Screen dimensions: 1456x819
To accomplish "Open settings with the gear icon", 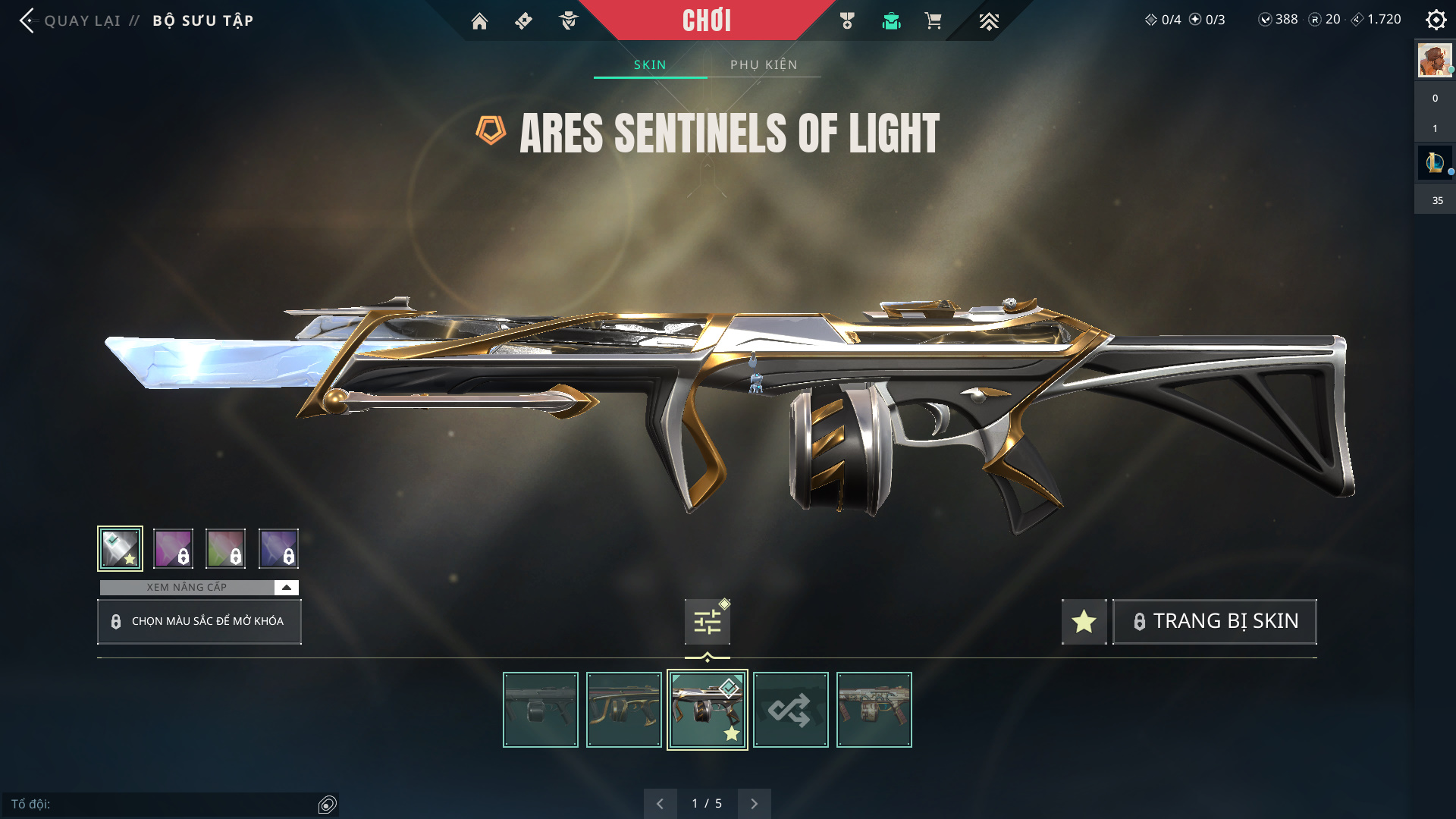I will pyautogui.click(x=1436, y=20).
